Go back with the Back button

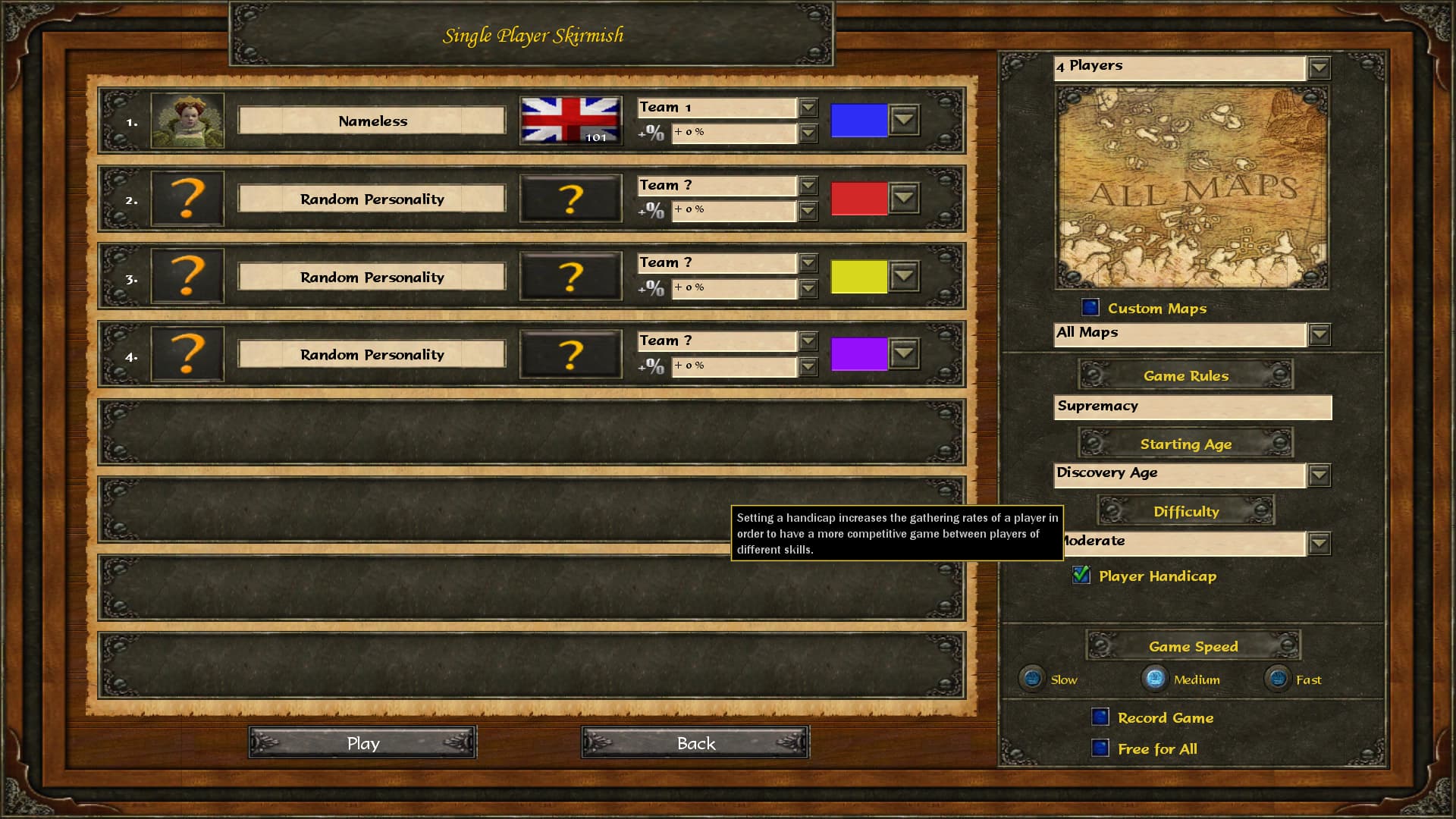[695, 743]
